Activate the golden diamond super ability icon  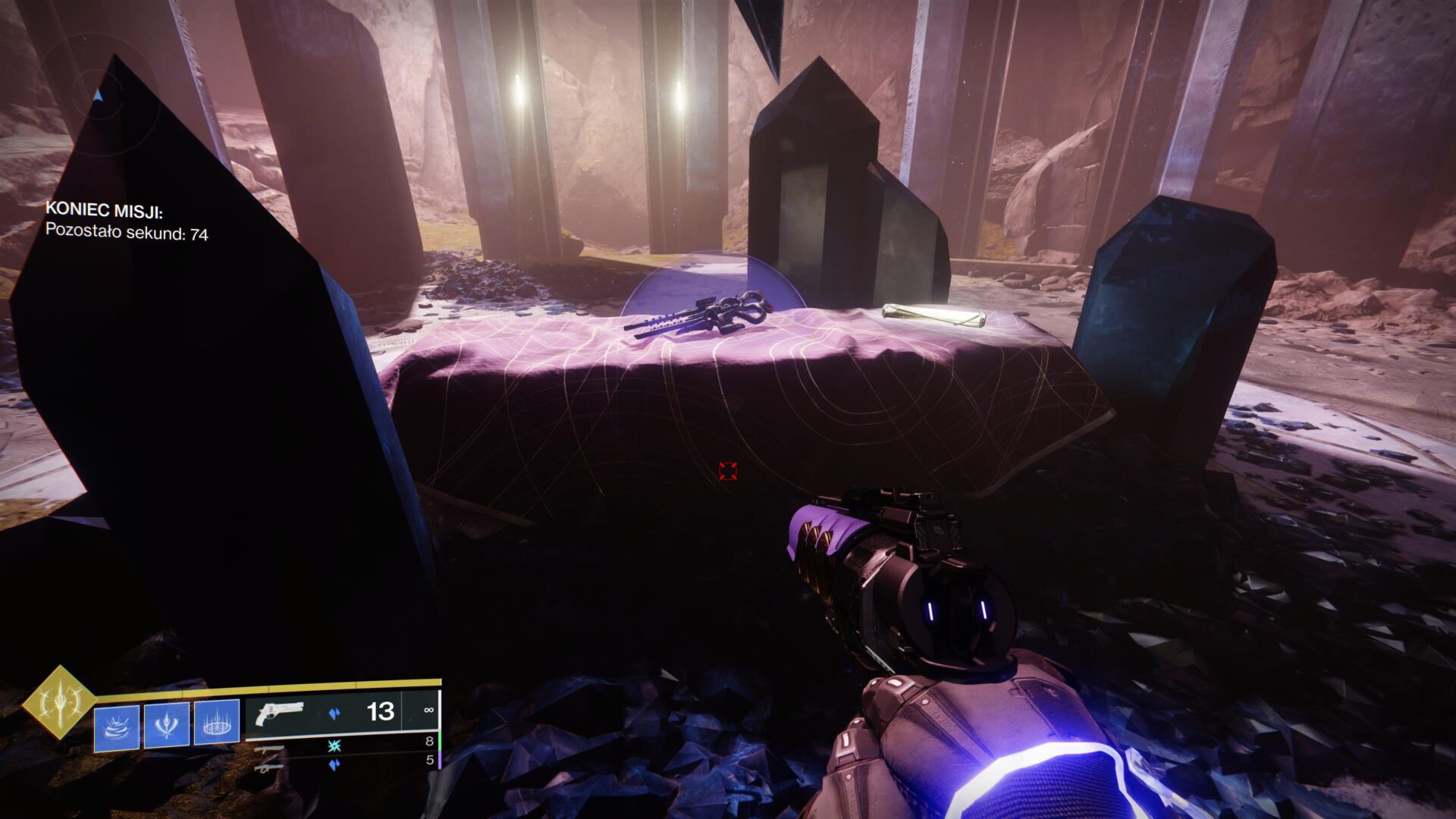click(59, 702)
